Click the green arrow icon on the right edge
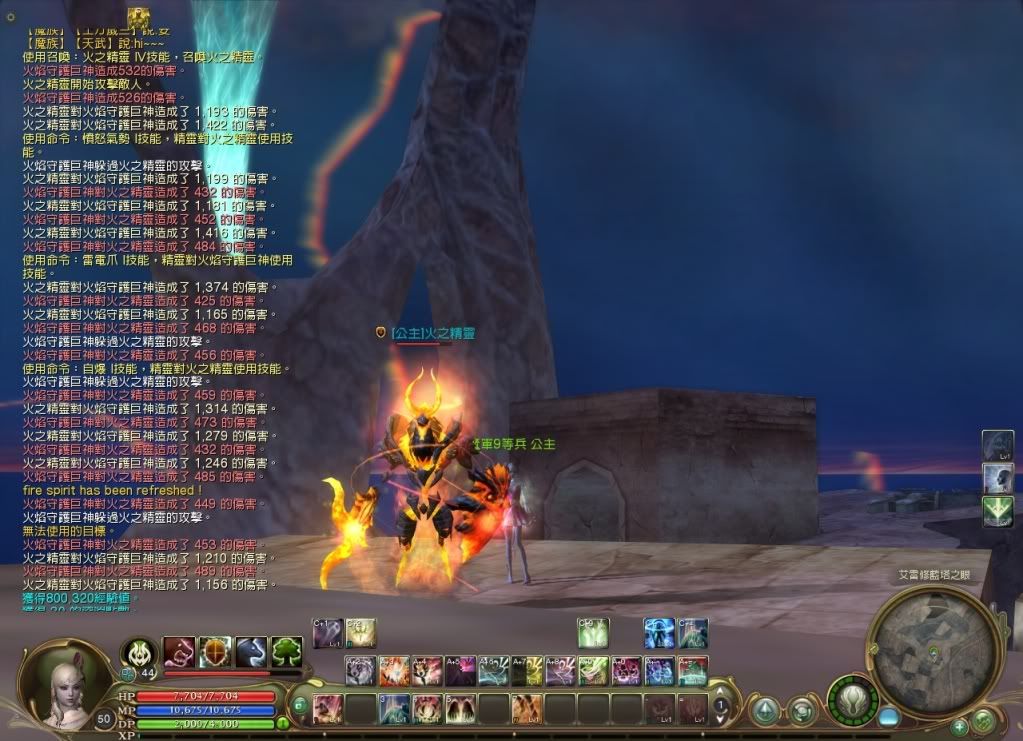Image resolution: width=1023 pixels, height=741 pixels. 998,511
